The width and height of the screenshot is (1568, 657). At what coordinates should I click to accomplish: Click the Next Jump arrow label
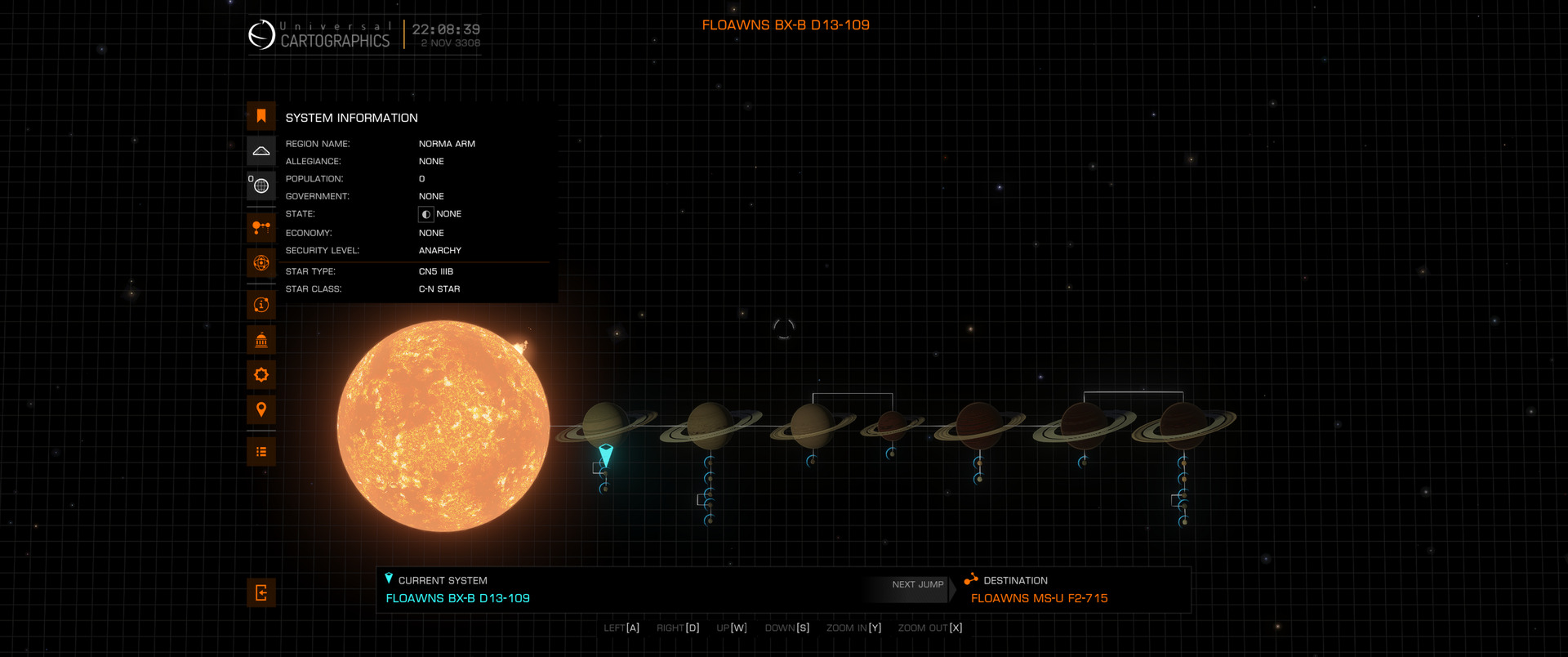pyautogui.click(x=918, y=585)
